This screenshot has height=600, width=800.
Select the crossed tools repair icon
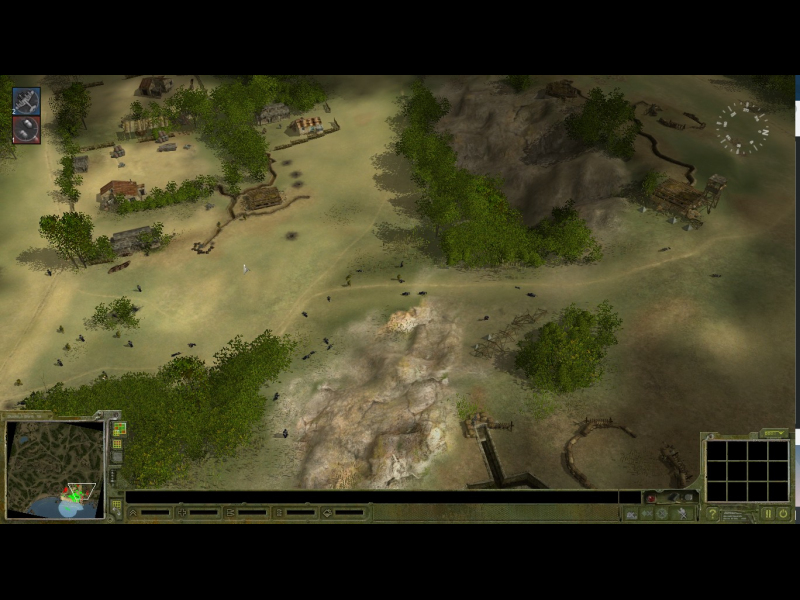click(684, 513)
